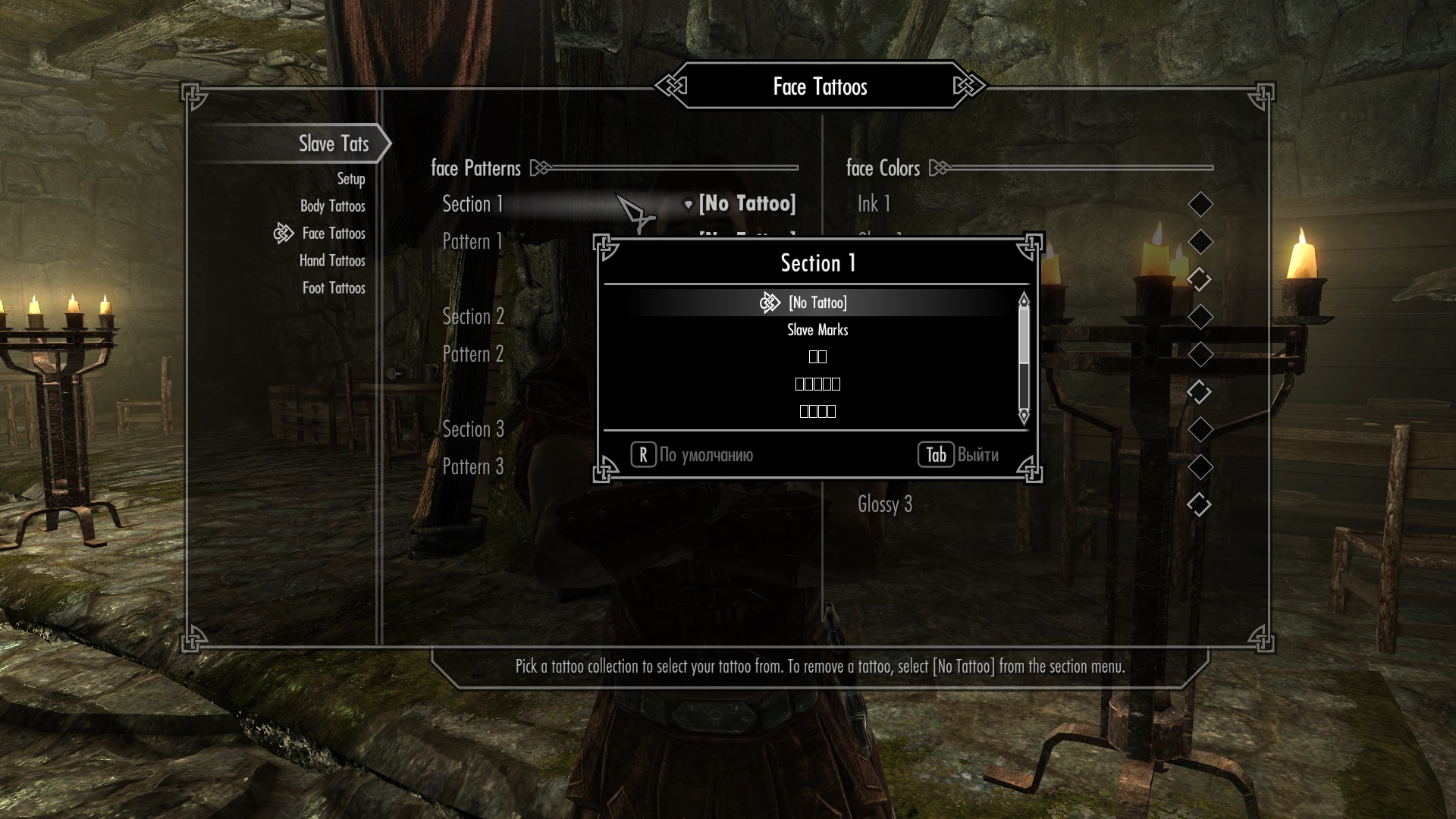This screenshot has width=1456, height=819.
Task: Open the Ink 1 color swatch
Action: (x=1200, y=204)
